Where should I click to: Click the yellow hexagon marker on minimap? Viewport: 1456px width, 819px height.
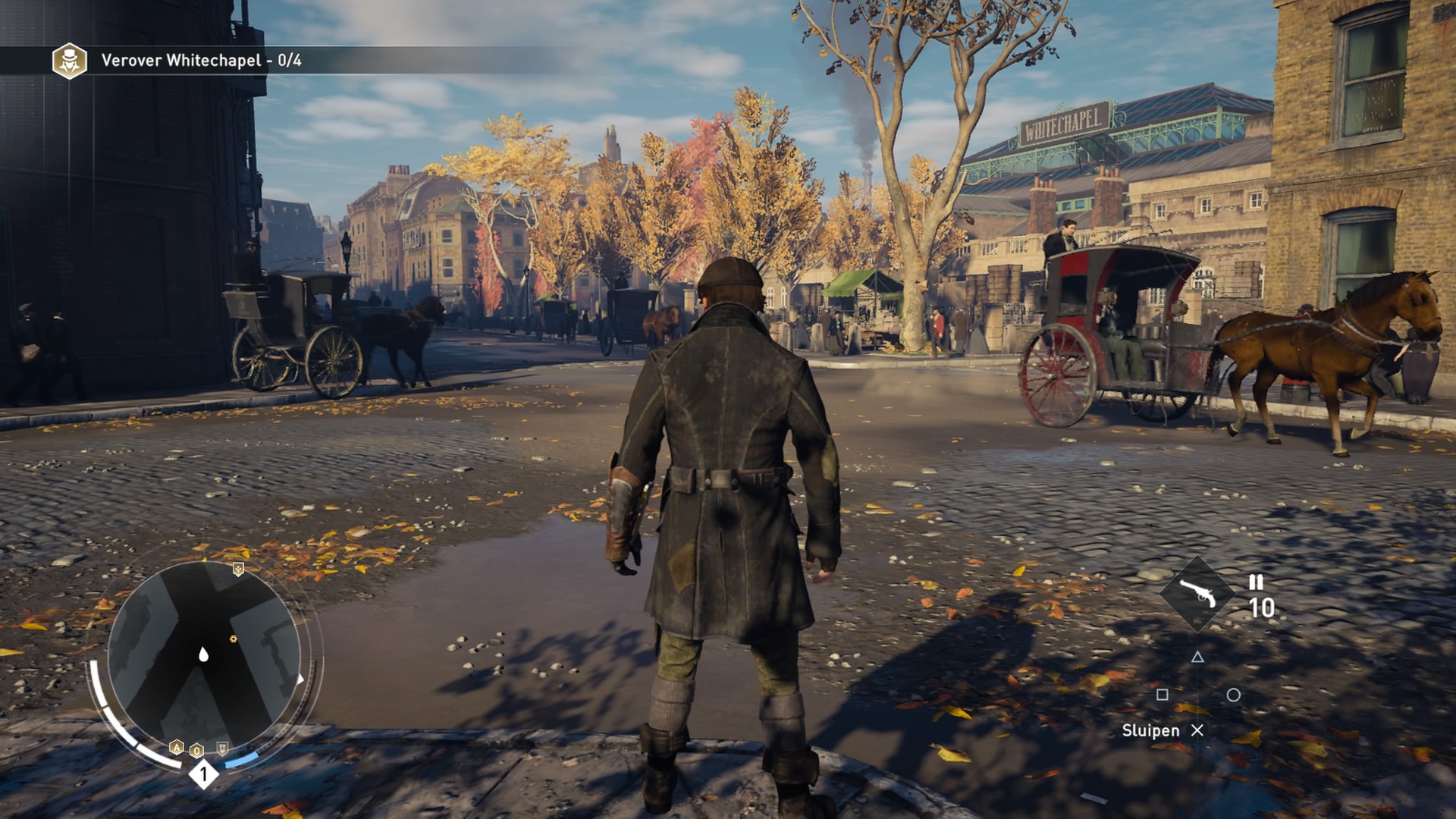pyautogui.click(x=234, y=639)
